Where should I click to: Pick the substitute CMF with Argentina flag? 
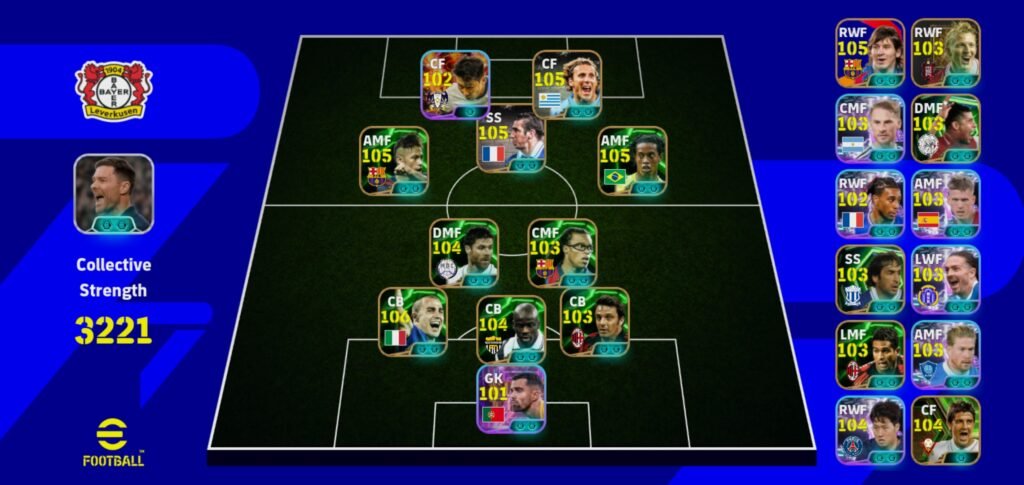click(870, 128)
